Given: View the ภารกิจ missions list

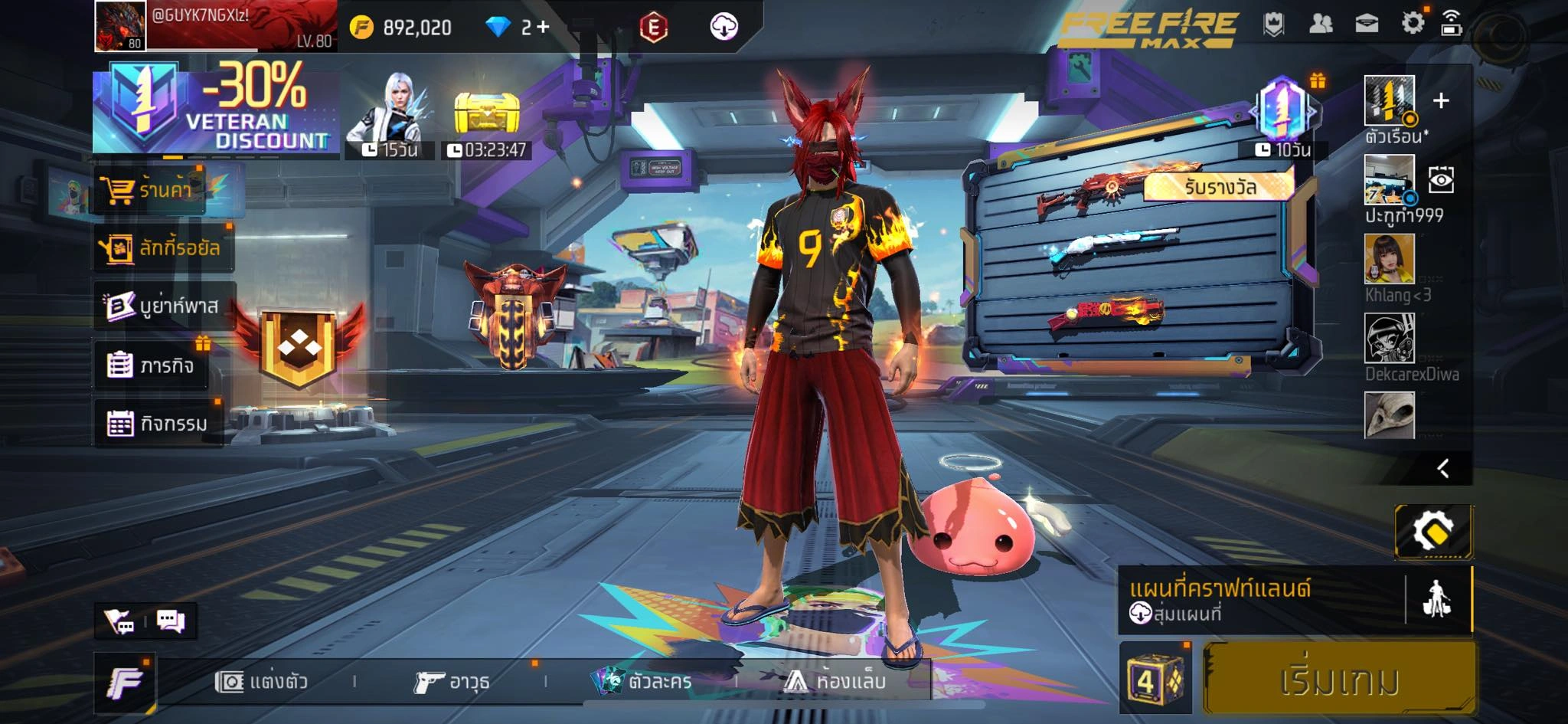Looking at the screenshot, I should [x=152, y=365].
